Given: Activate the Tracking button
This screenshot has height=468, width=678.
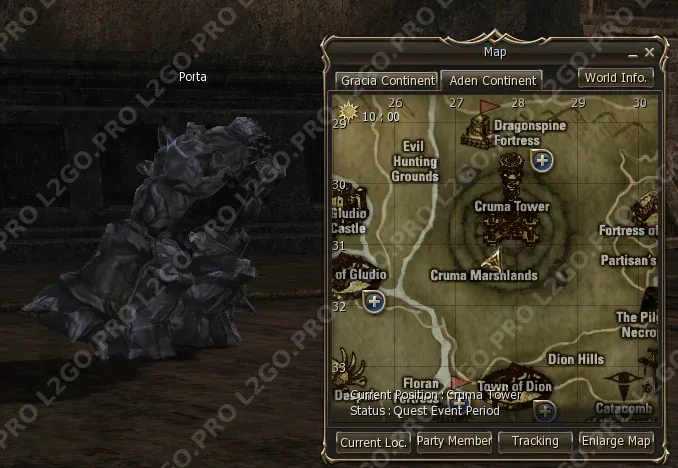Looking at the screenshot, I should (535, 441).
